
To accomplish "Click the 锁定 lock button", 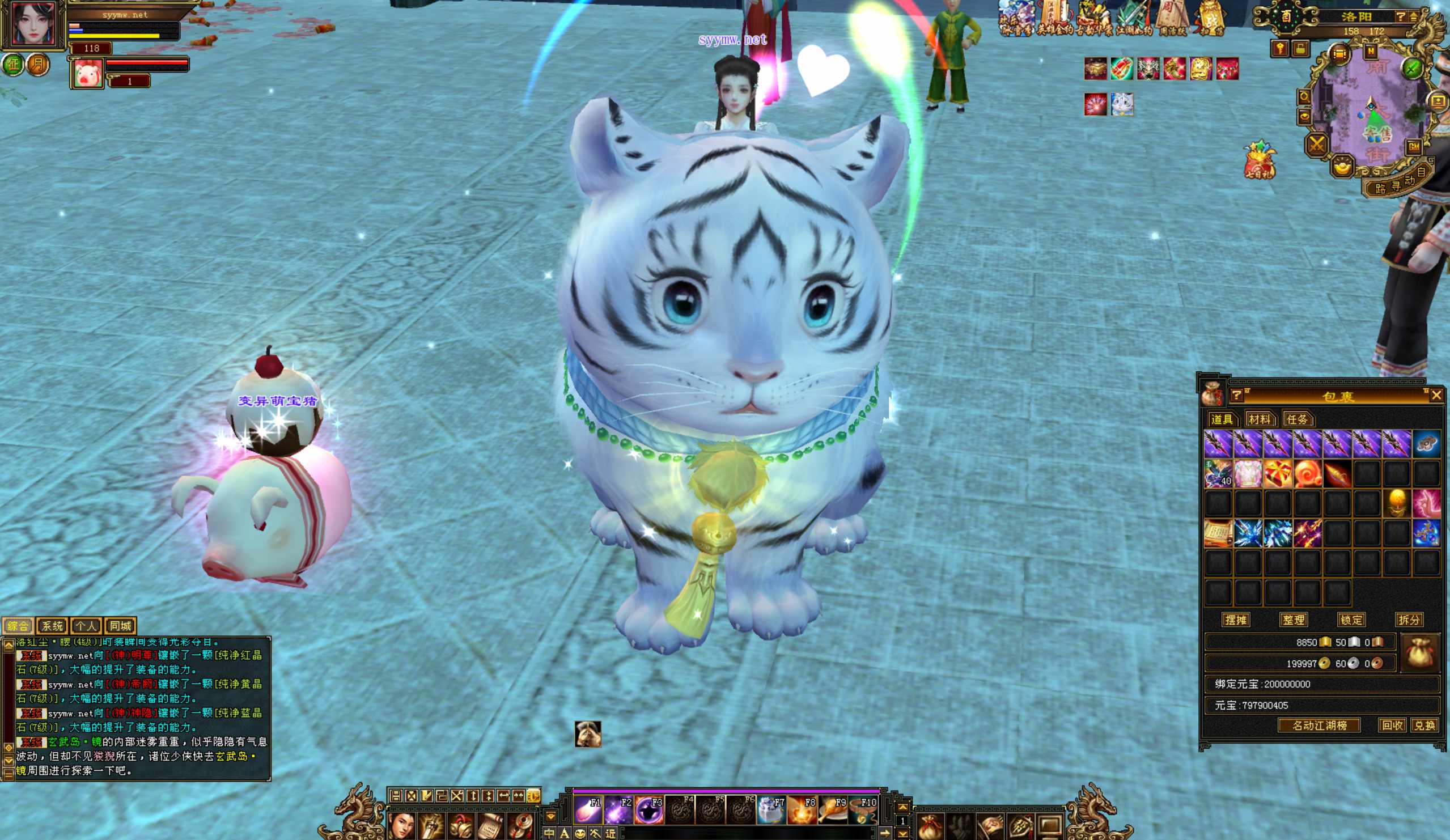I will (x=1351, y=620).
